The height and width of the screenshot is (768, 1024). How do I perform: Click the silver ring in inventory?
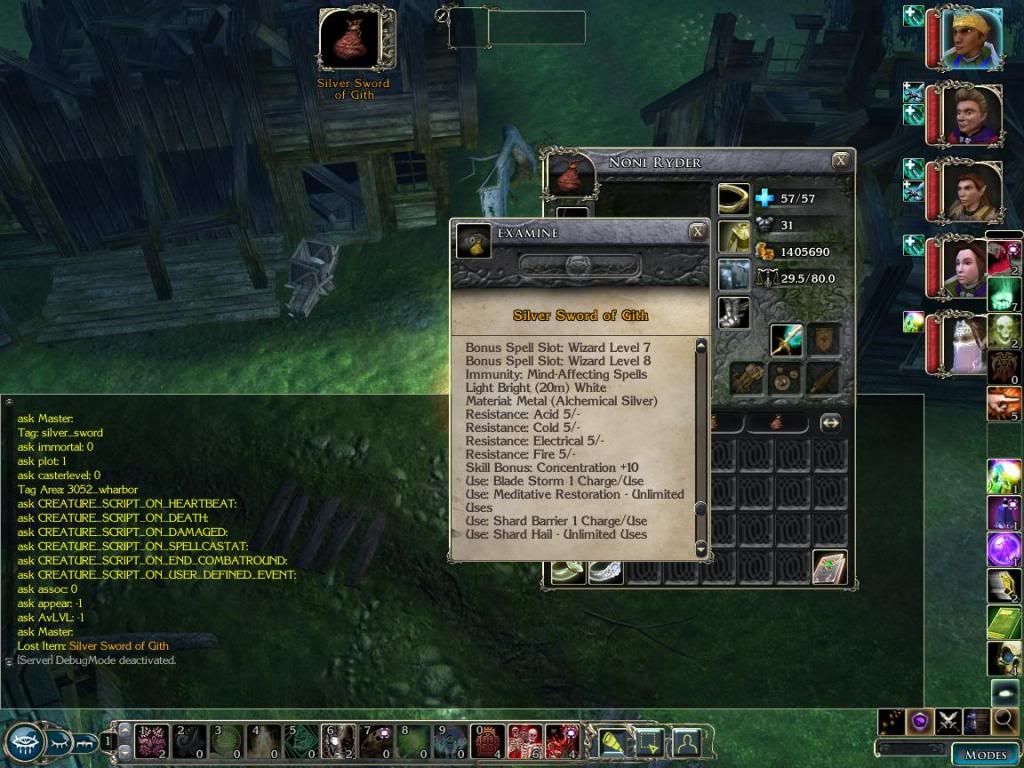(605, 571)
